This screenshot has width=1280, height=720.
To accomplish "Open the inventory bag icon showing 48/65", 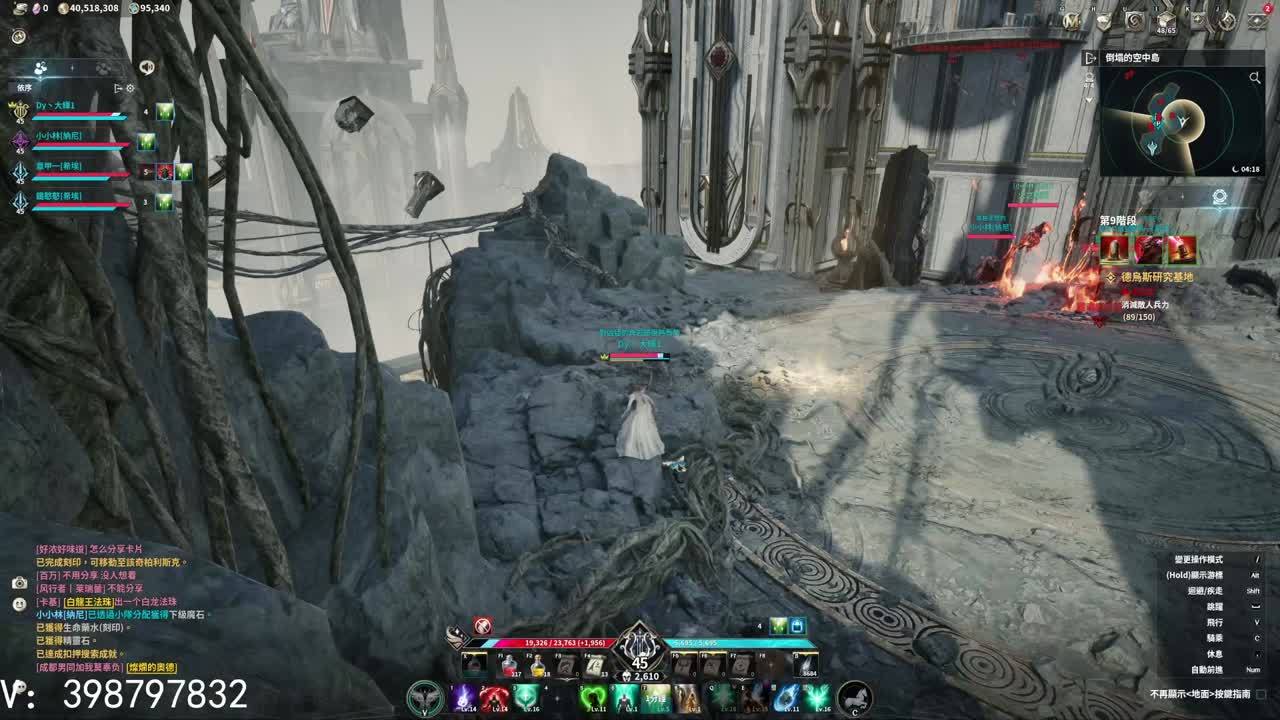I will tap(1167, 20).
